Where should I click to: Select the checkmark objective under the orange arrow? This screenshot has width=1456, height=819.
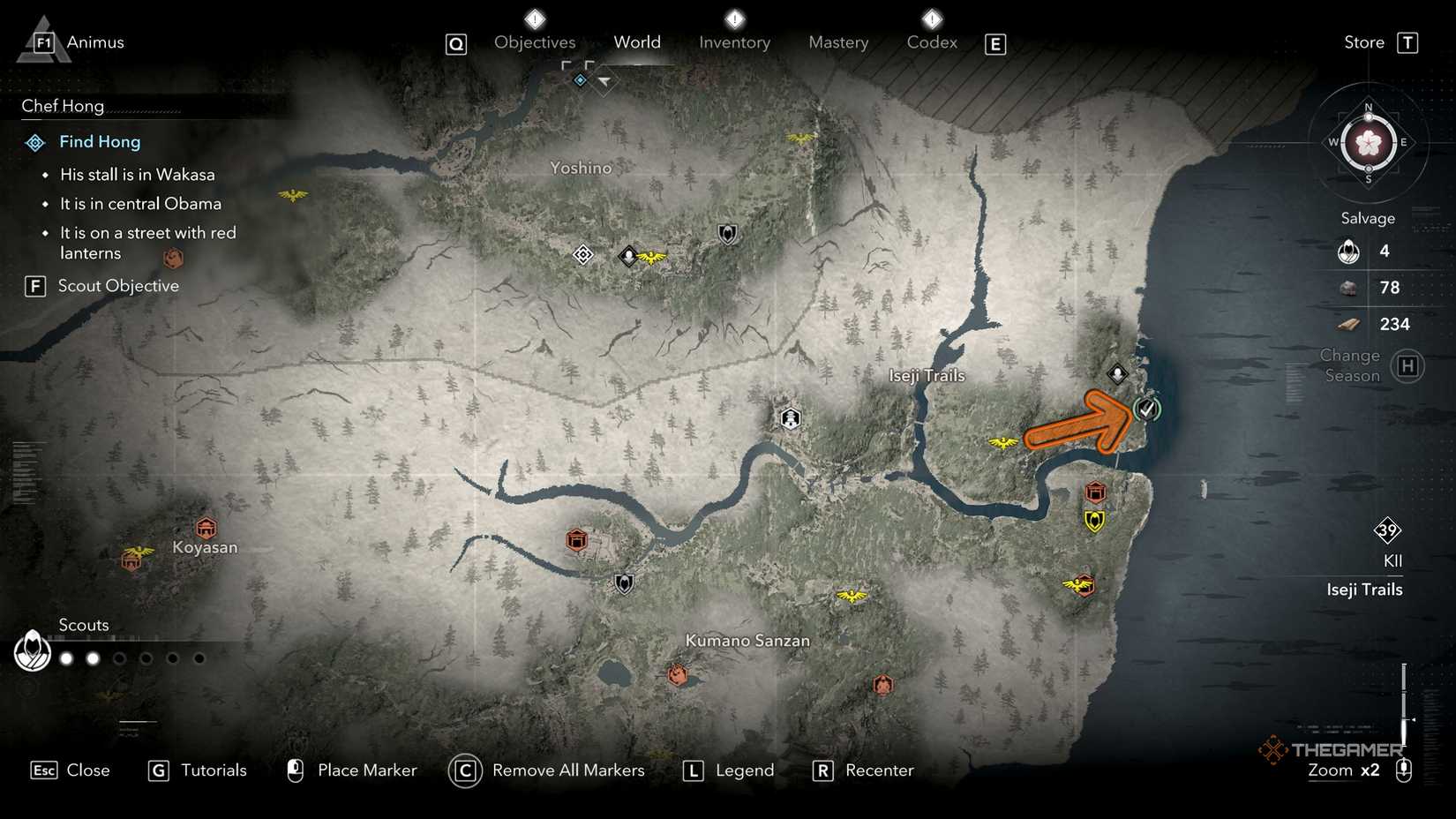coord(1149,409)
